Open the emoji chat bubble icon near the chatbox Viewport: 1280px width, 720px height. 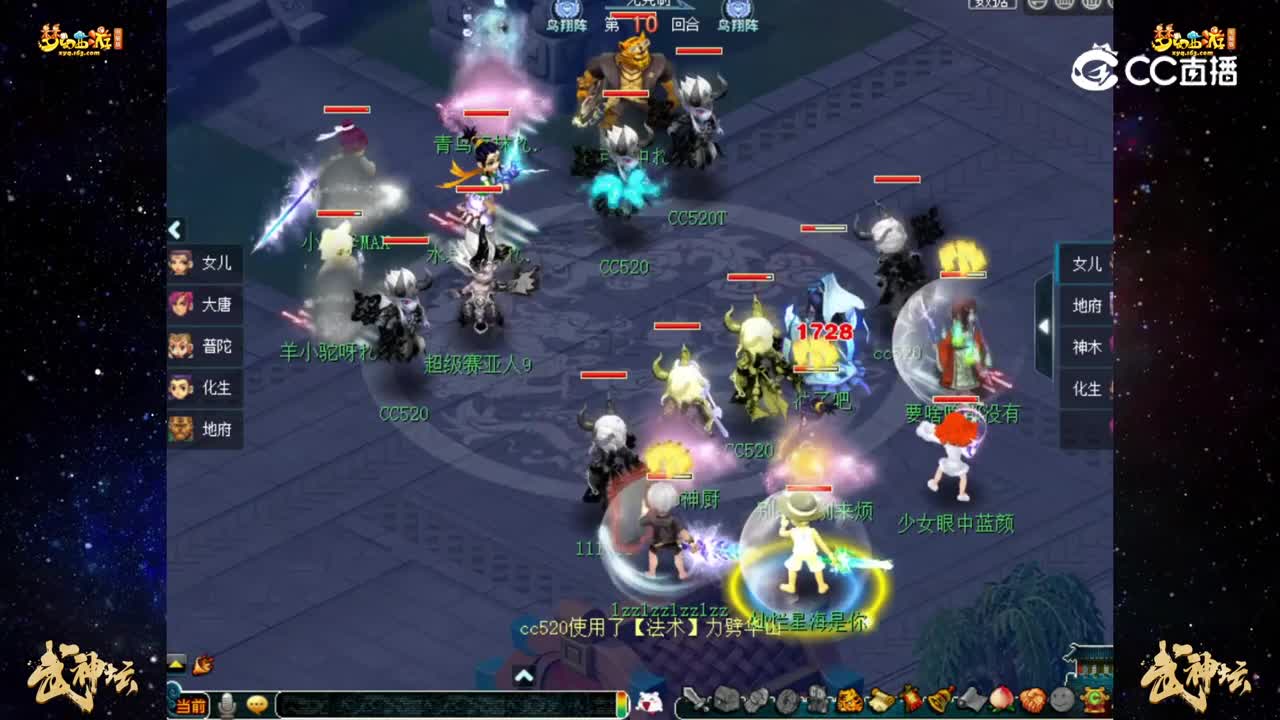pos(257,706)
